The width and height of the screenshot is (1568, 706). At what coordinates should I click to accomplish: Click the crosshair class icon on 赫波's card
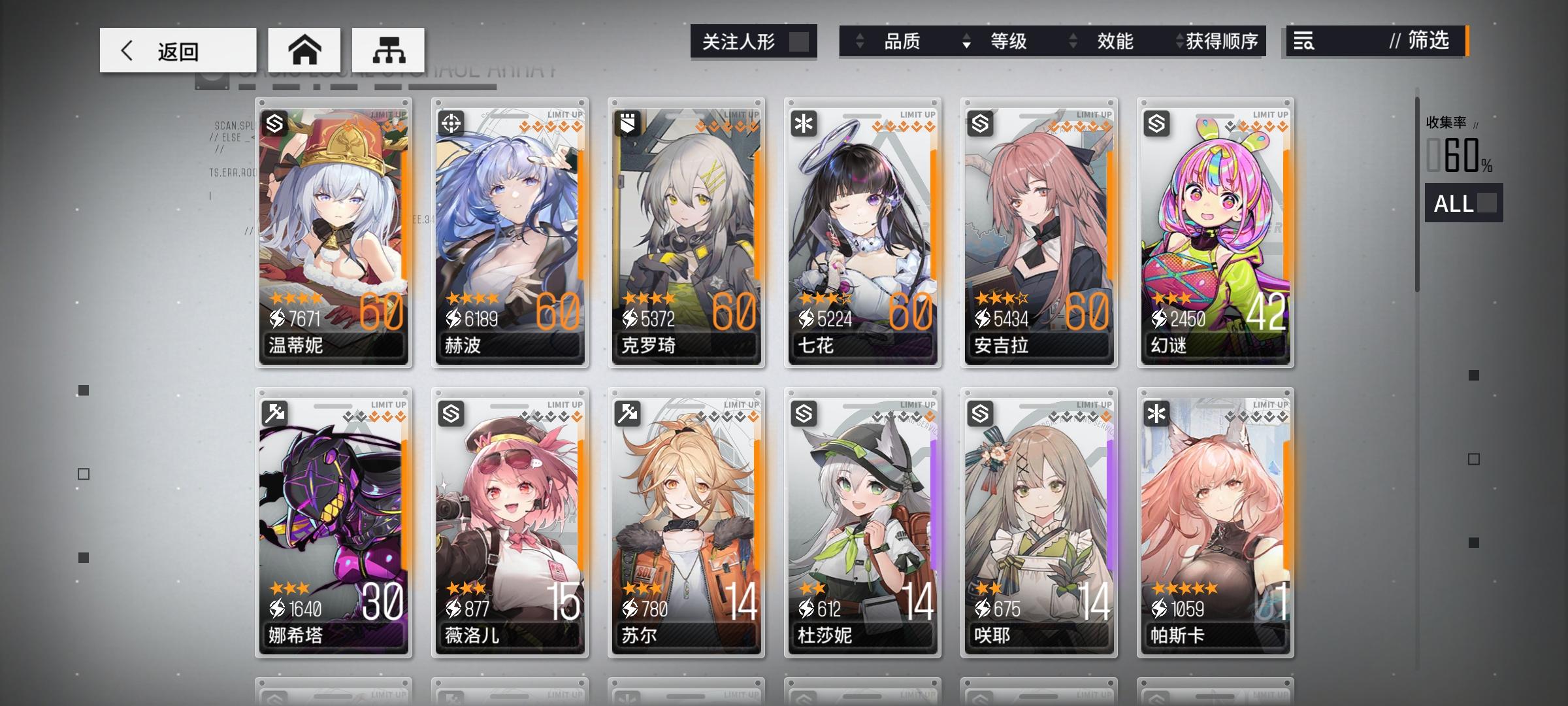click(451, 122)
